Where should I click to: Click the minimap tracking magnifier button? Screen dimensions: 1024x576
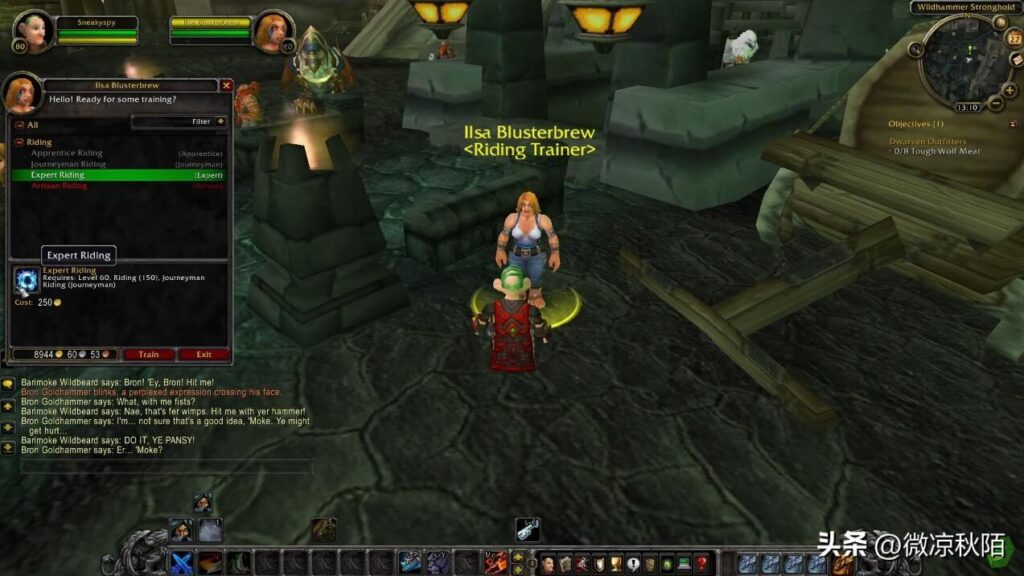916,48
